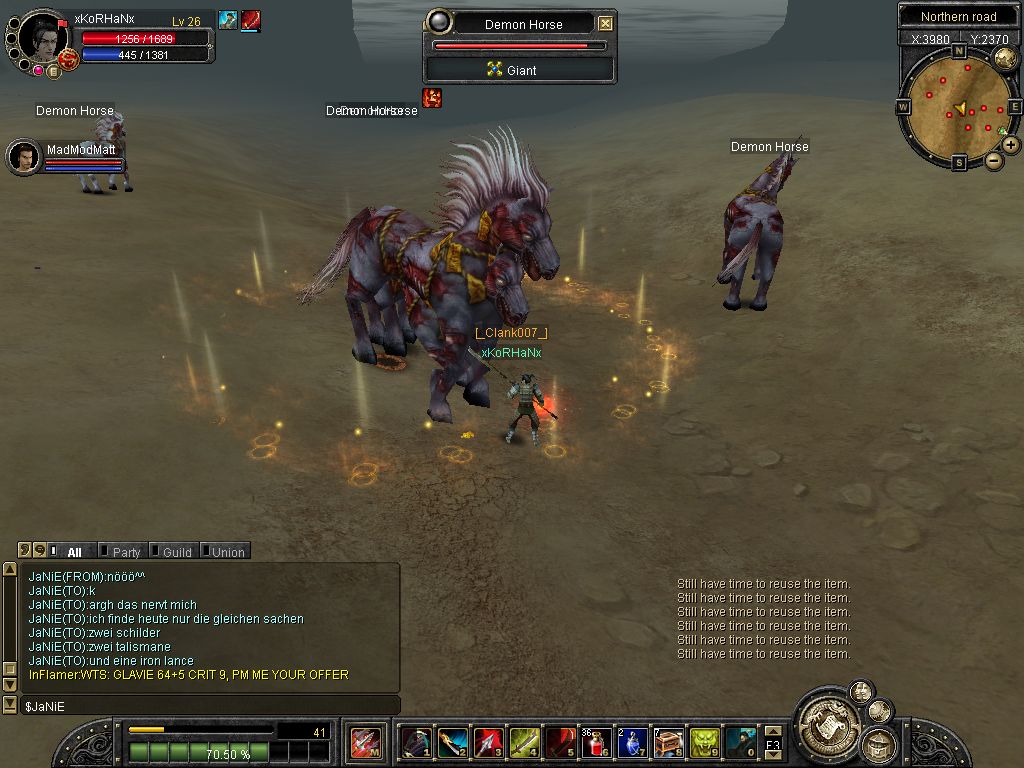Activate the green monster mask in slot 9

click(x=705, y=743)
